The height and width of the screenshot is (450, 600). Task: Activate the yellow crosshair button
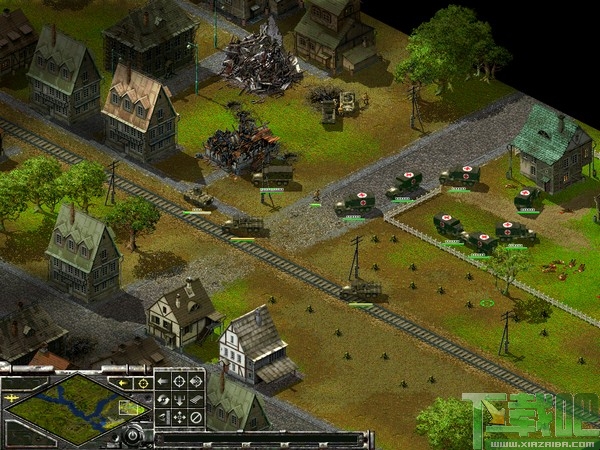[x=143, y=383]
